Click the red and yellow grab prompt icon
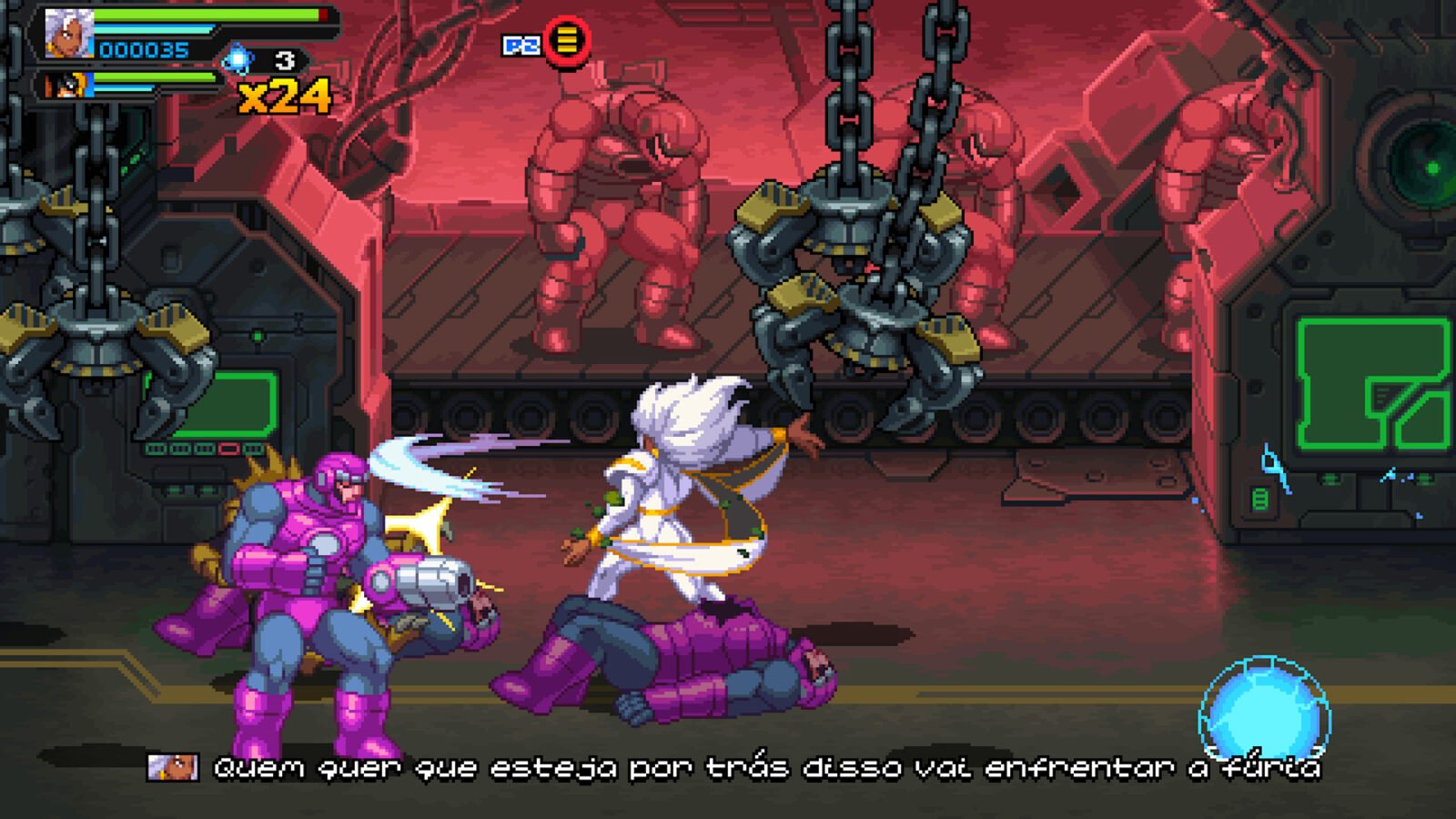1456x819 pixels. [x=567, y=41]
